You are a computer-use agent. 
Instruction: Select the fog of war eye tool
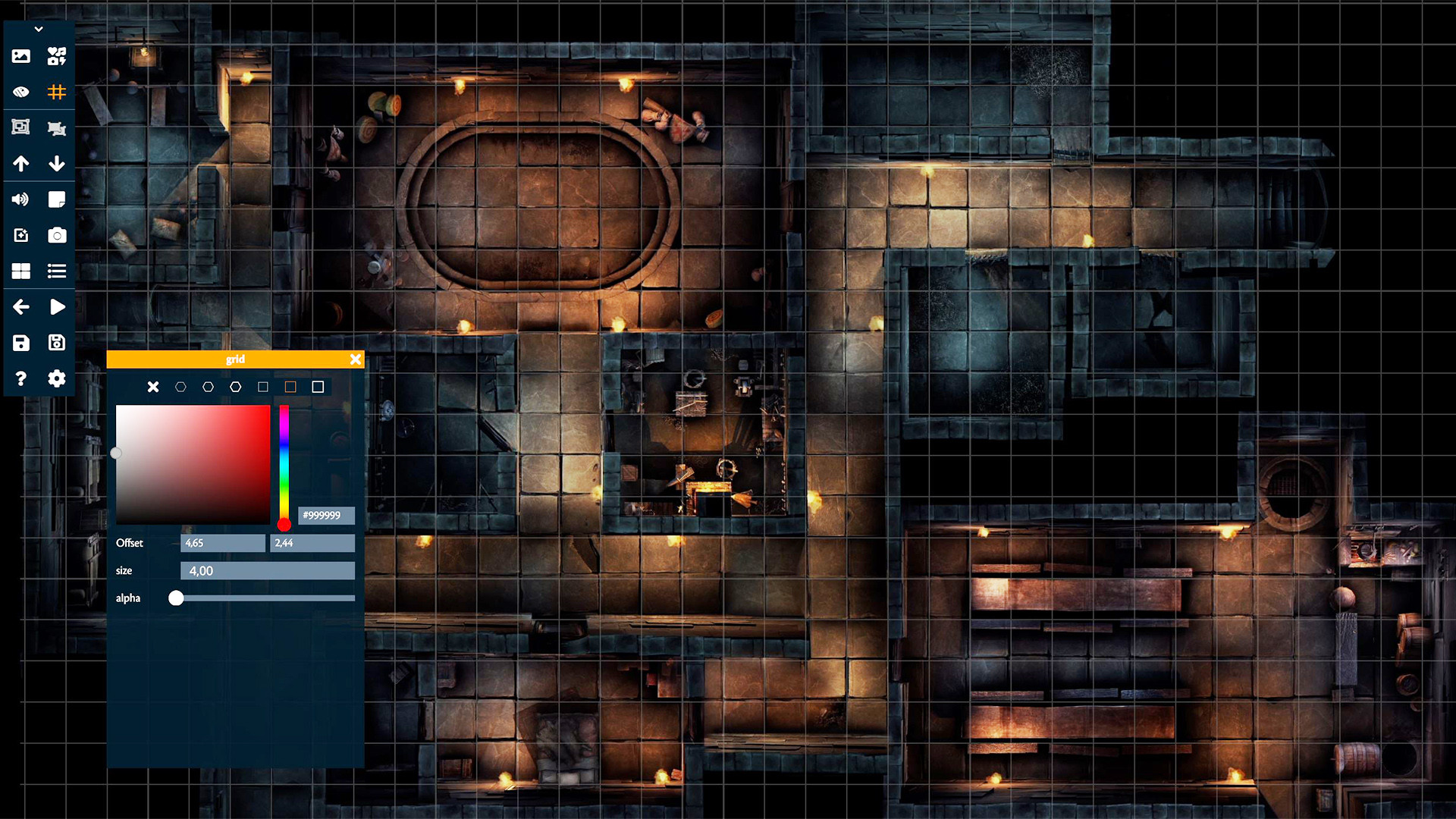[20, 92]
